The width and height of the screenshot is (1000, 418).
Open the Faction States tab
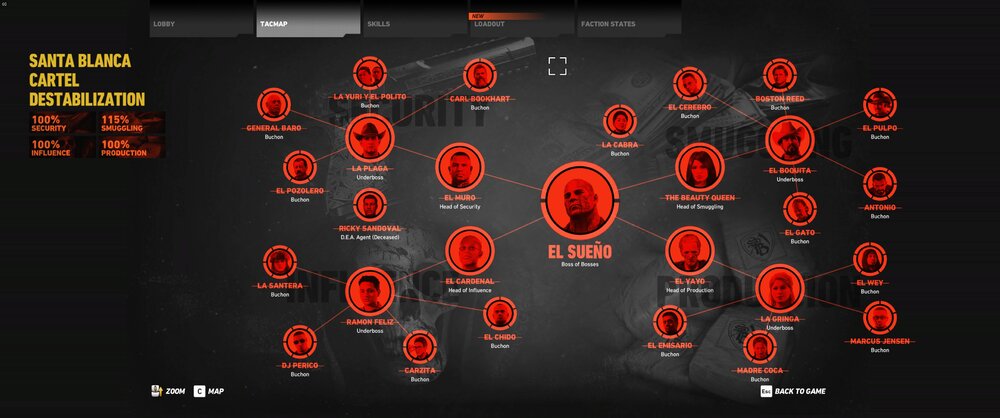pos(628,22)
